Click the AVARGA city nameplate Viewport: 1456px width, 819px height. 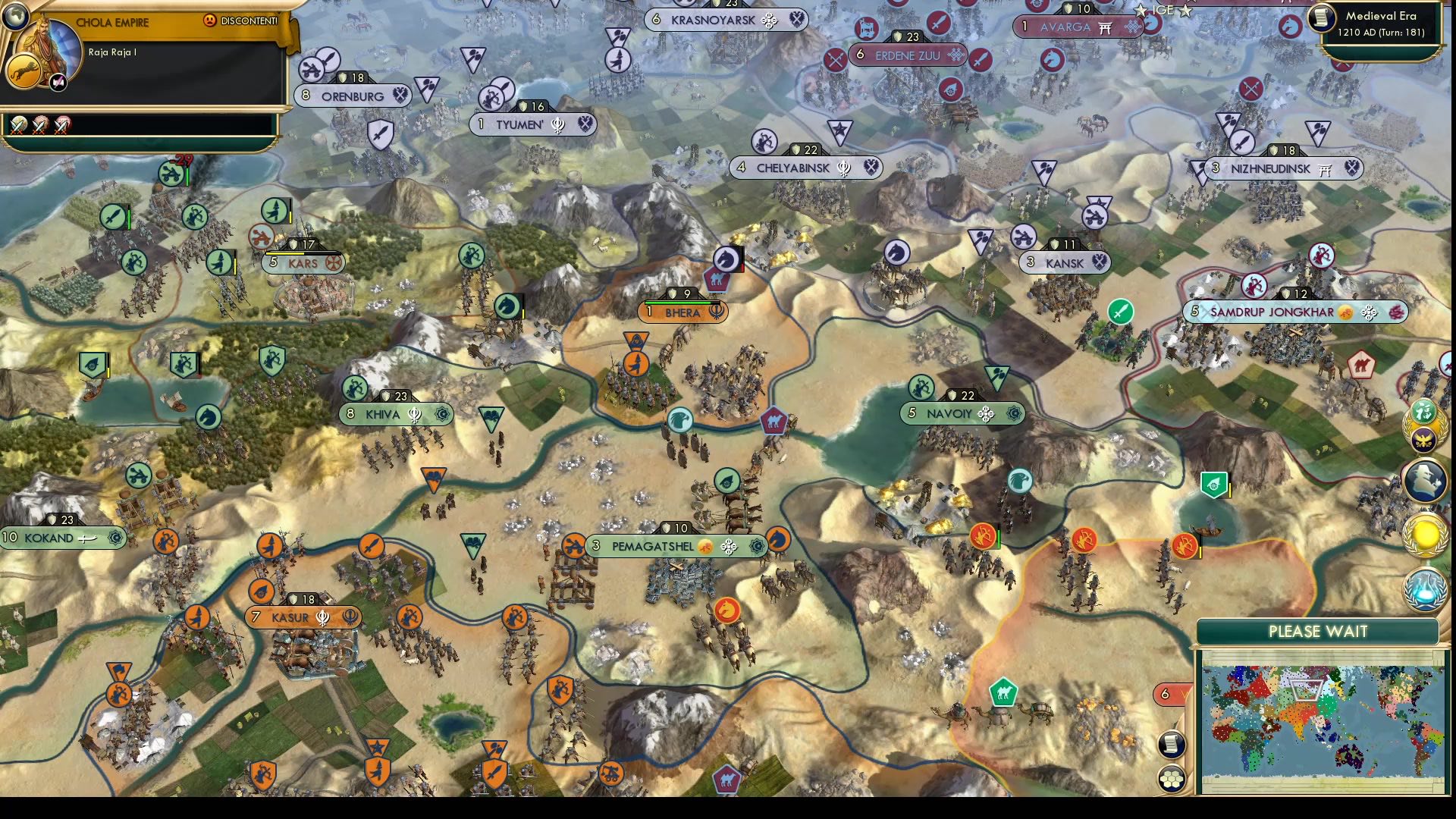click(1078, 27)
